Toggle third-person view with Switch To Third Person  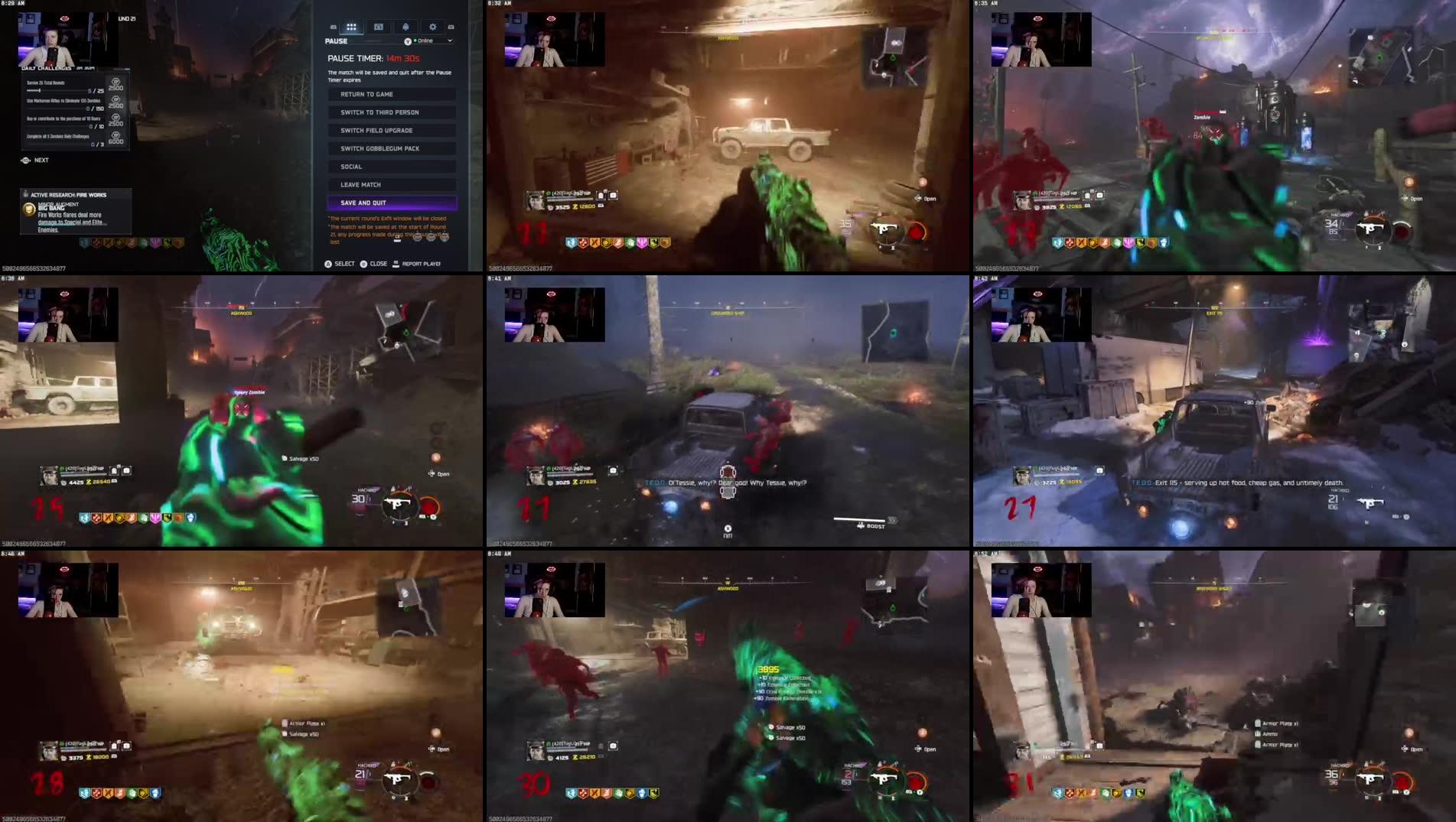pos(391,112)
